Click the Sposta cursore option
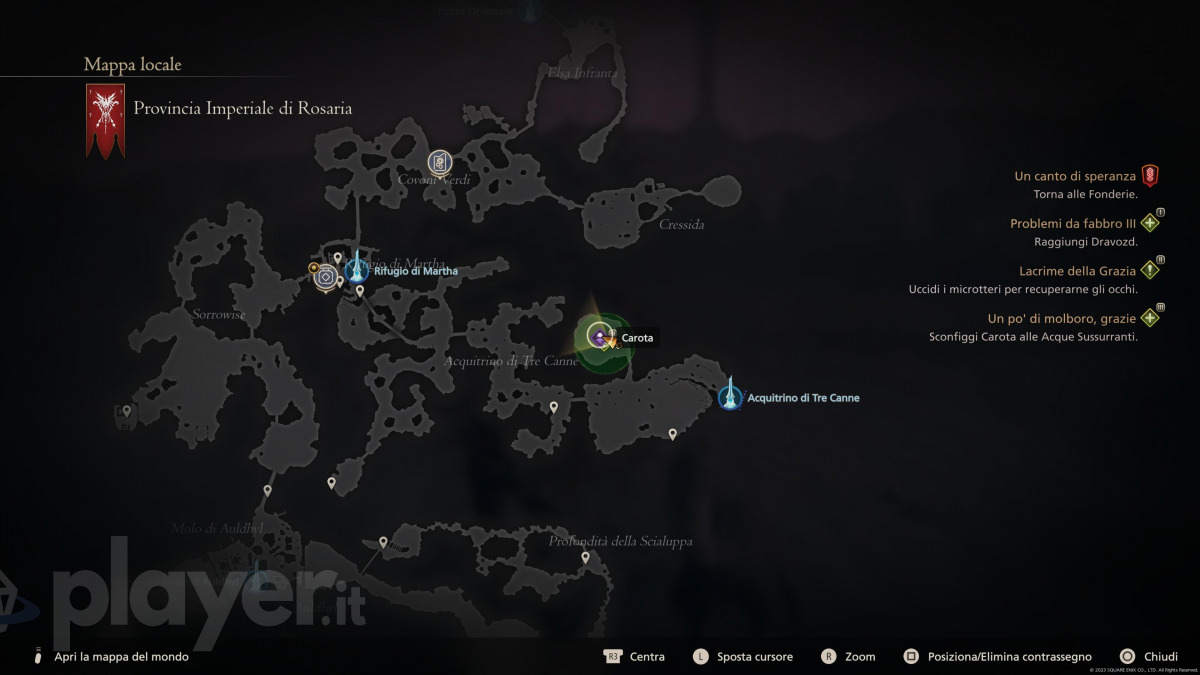The height and width of the screenshot is (675, 1200). [754, 657]
